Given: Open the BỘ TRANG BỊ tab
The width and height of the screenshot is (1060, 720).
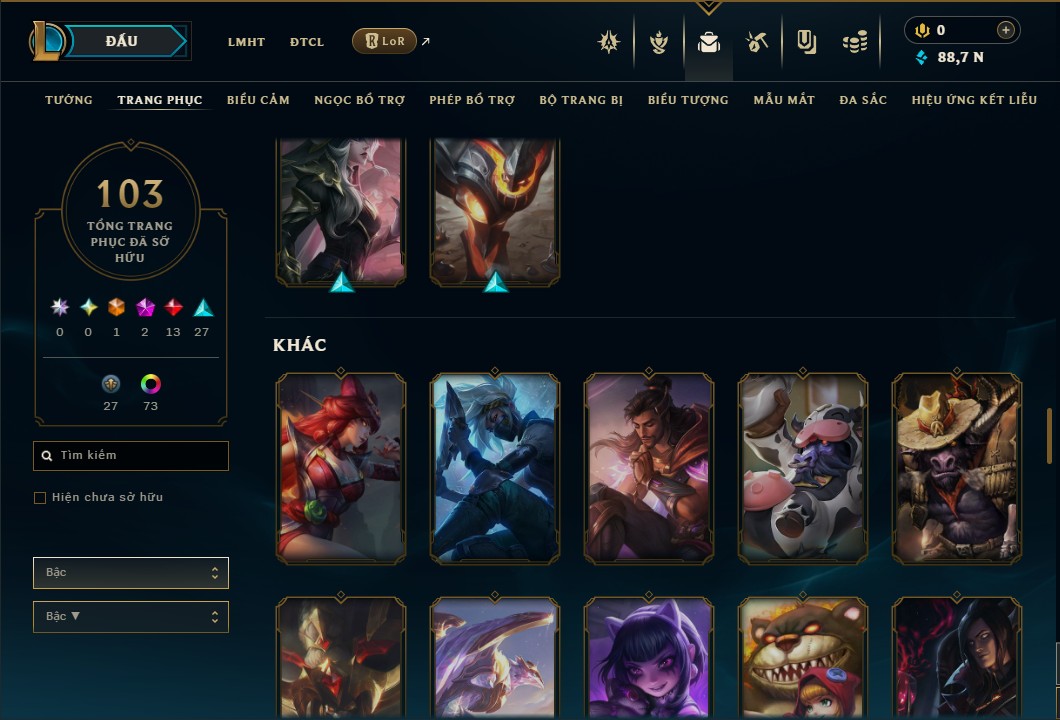Looking at the screenshot, I should coord(581,100).
